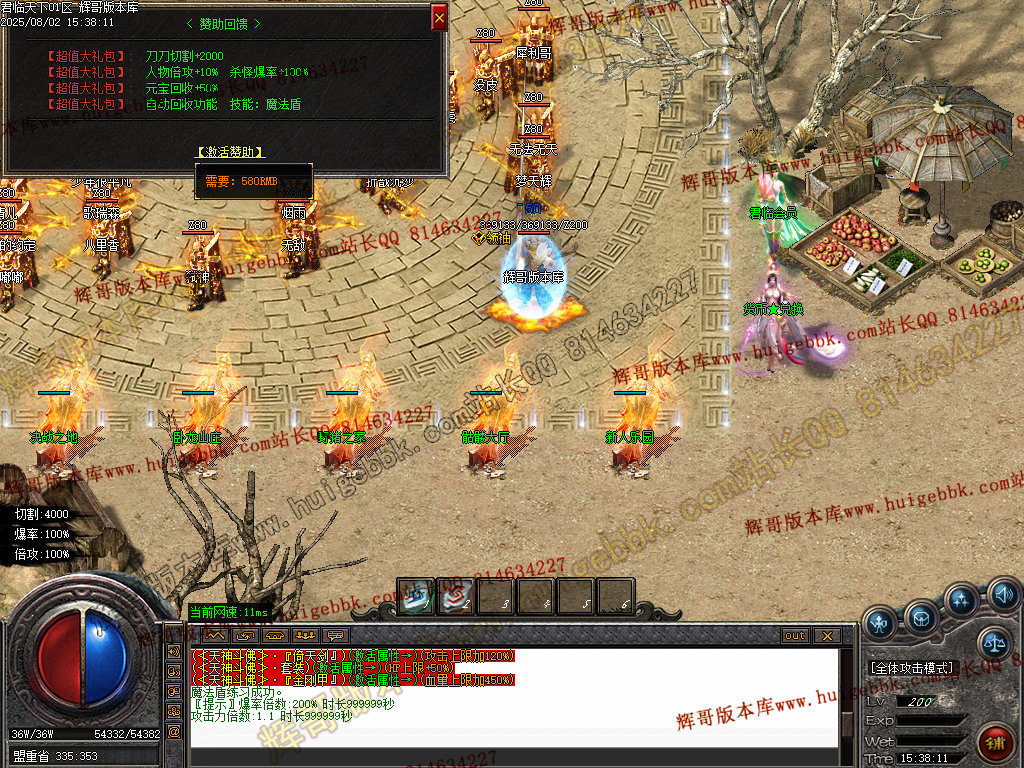Select the speech bubble chat tab
1024x768 pixels.
coord(335,635)
